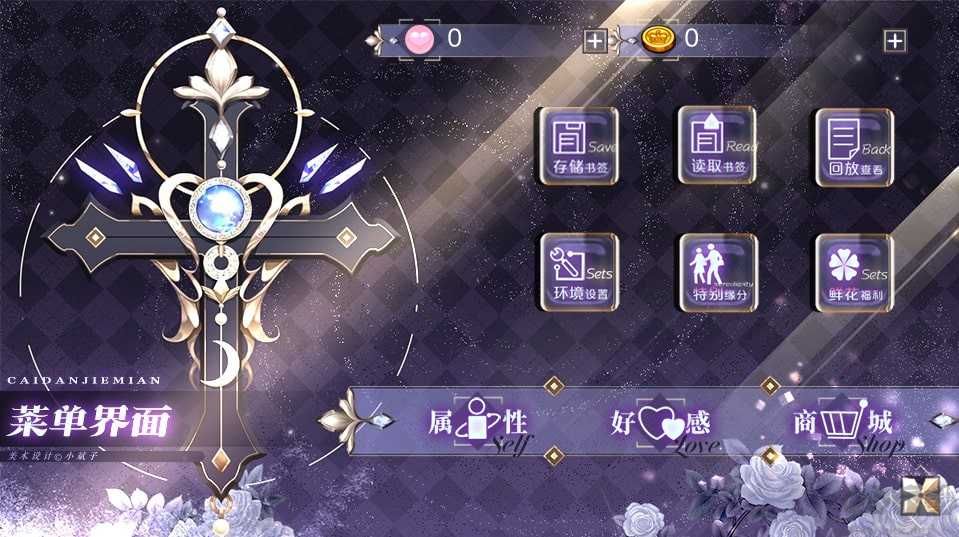Add gold coins with the plus button
The image size is (959, 537).
pos(894,41)
